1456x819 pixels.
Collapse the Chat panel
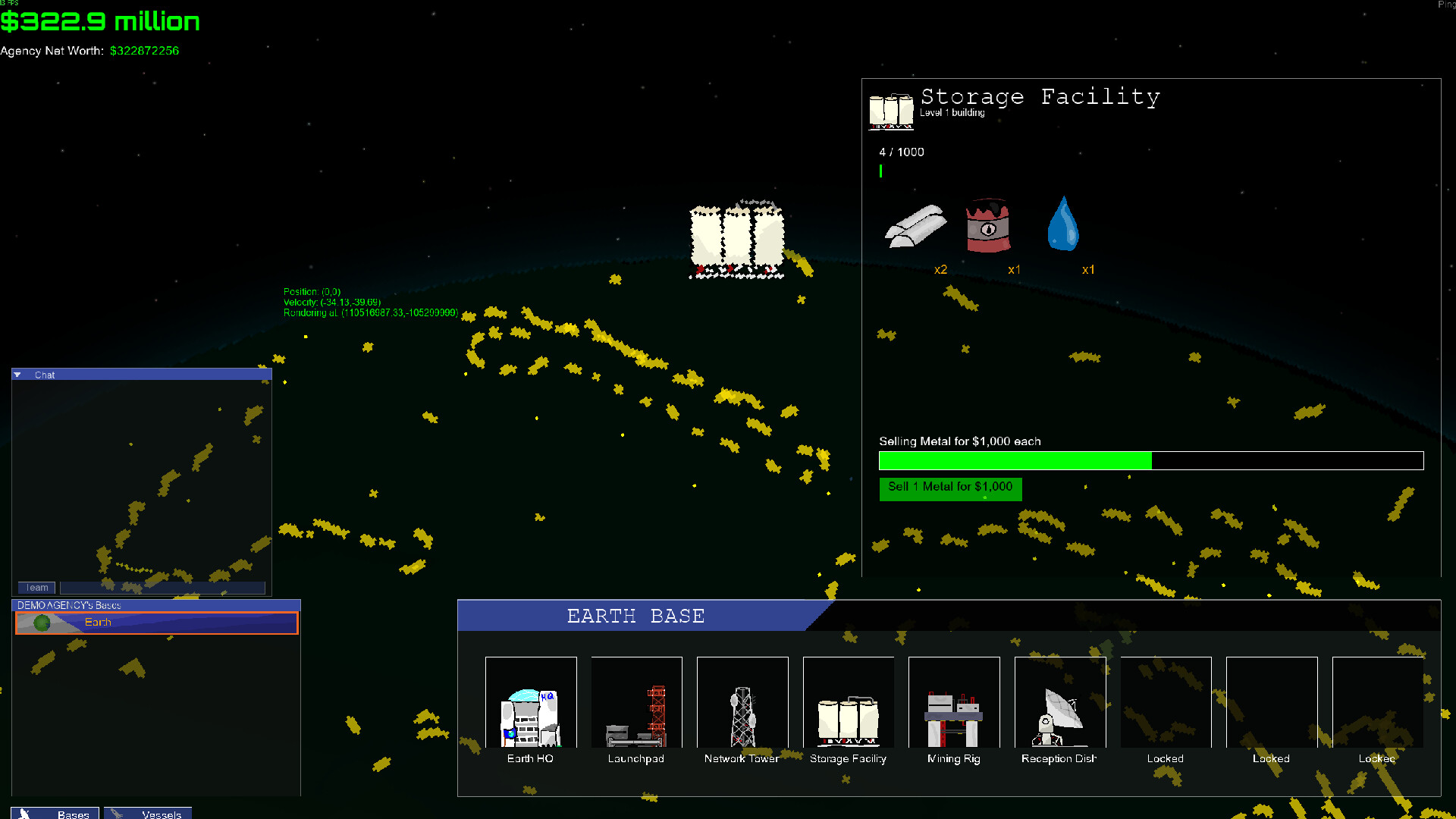[17, 374]
